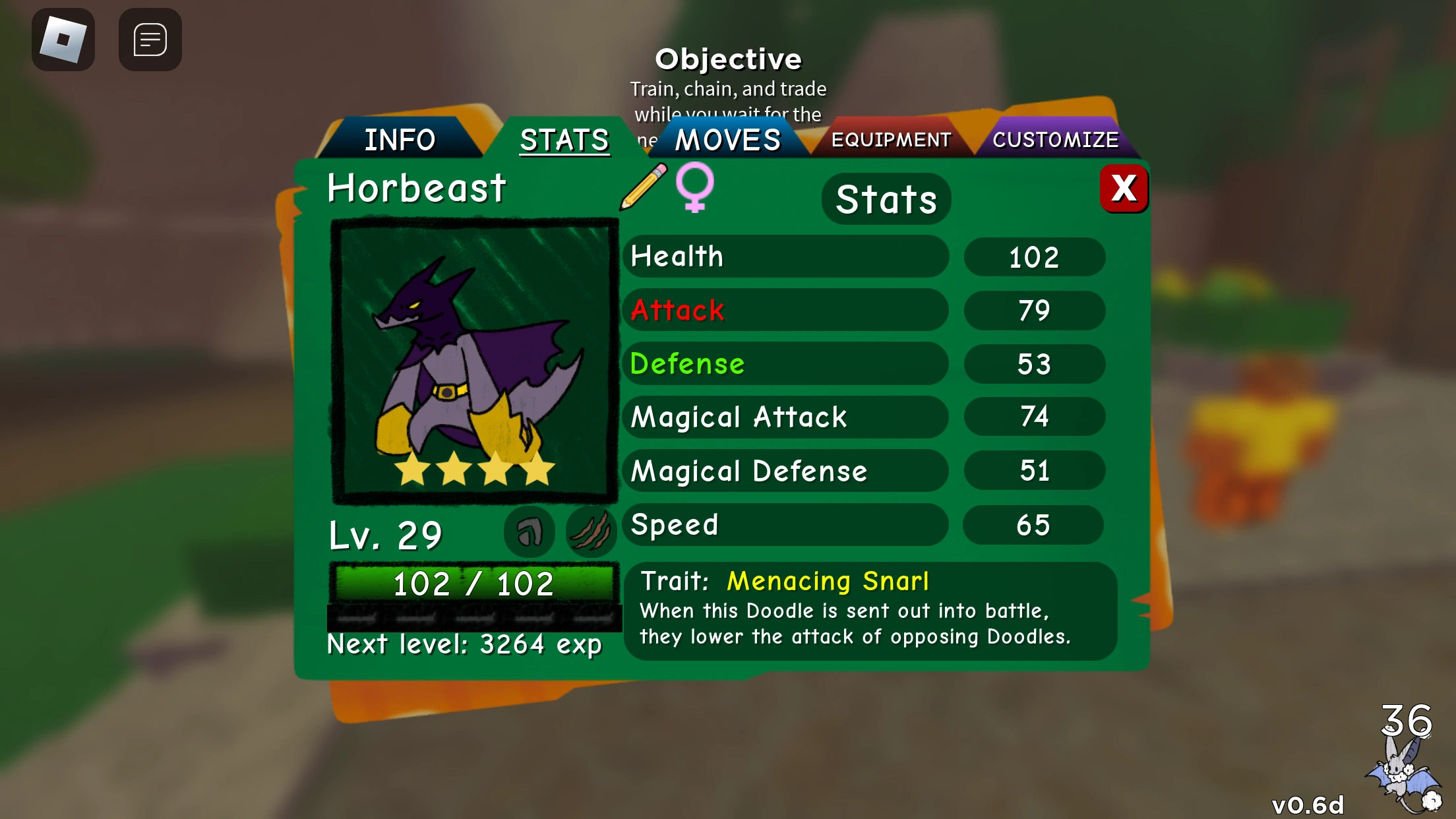Close the Stats window with the X
The height and width of the screenshot is (819, 1456).
click(1124, 189)
